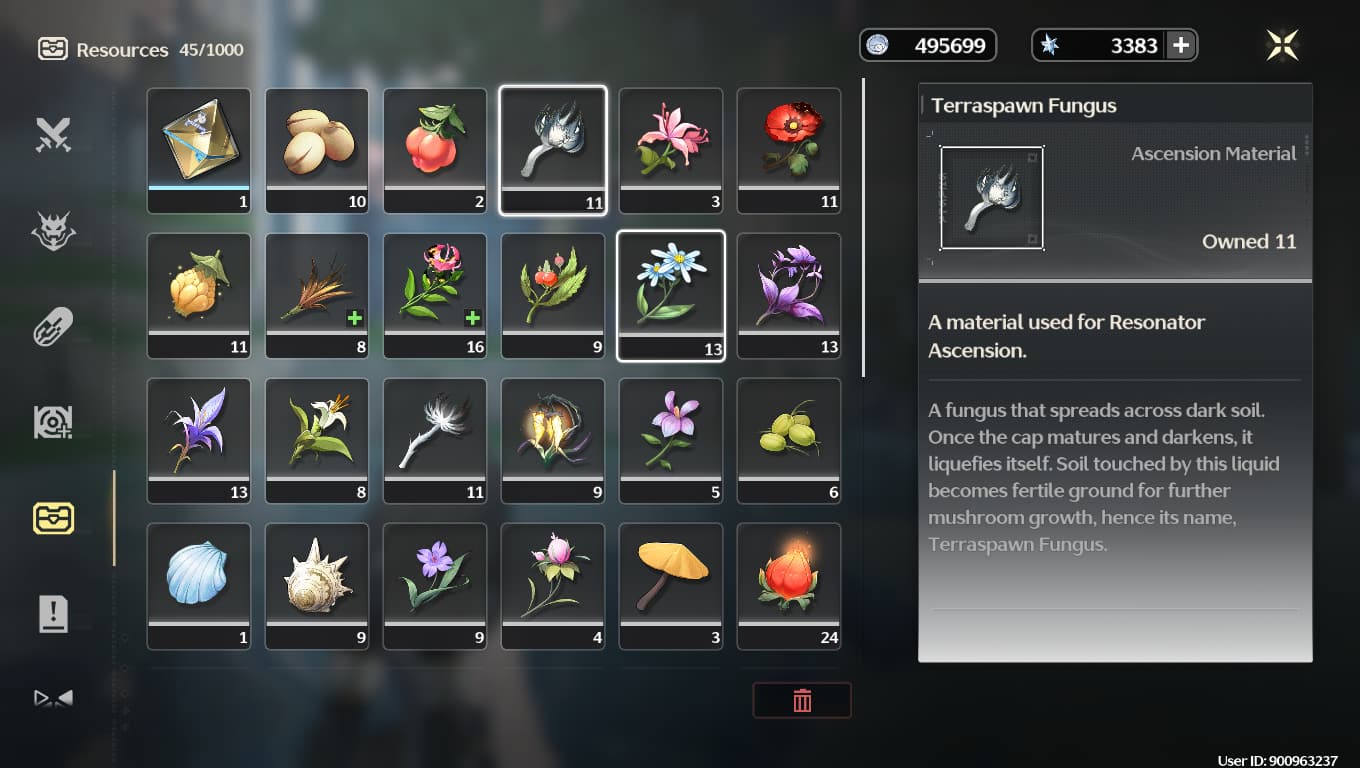Select the three beige seeds item slot
This screenshot has height=768, width=1360.
(x=317, y=150)
